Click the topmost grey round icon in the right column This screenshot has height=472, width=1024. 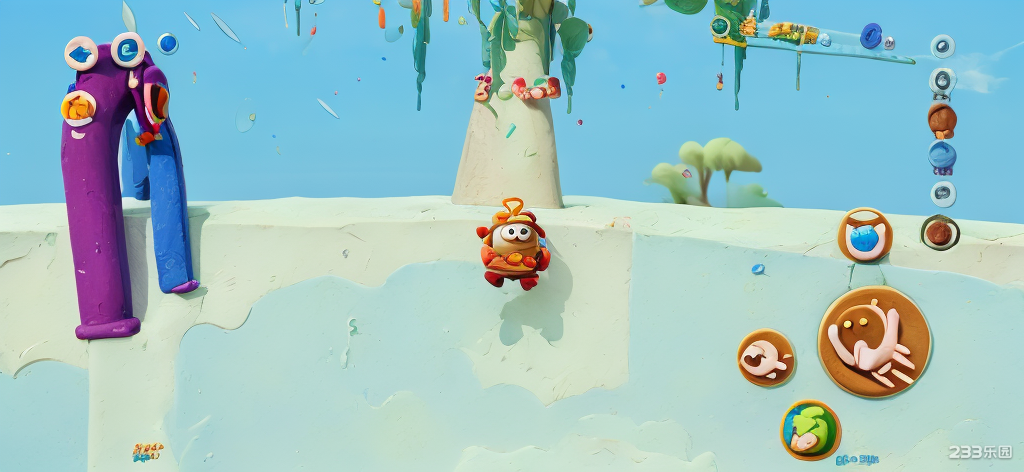942,46
